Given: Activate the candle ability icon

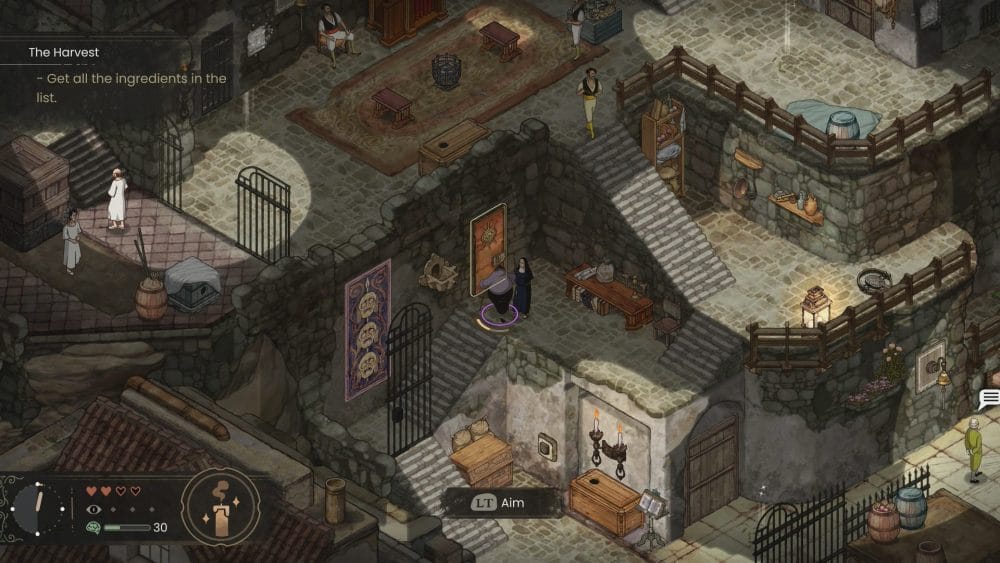Looking at the screenshot, I should click(x=220, y=510).
